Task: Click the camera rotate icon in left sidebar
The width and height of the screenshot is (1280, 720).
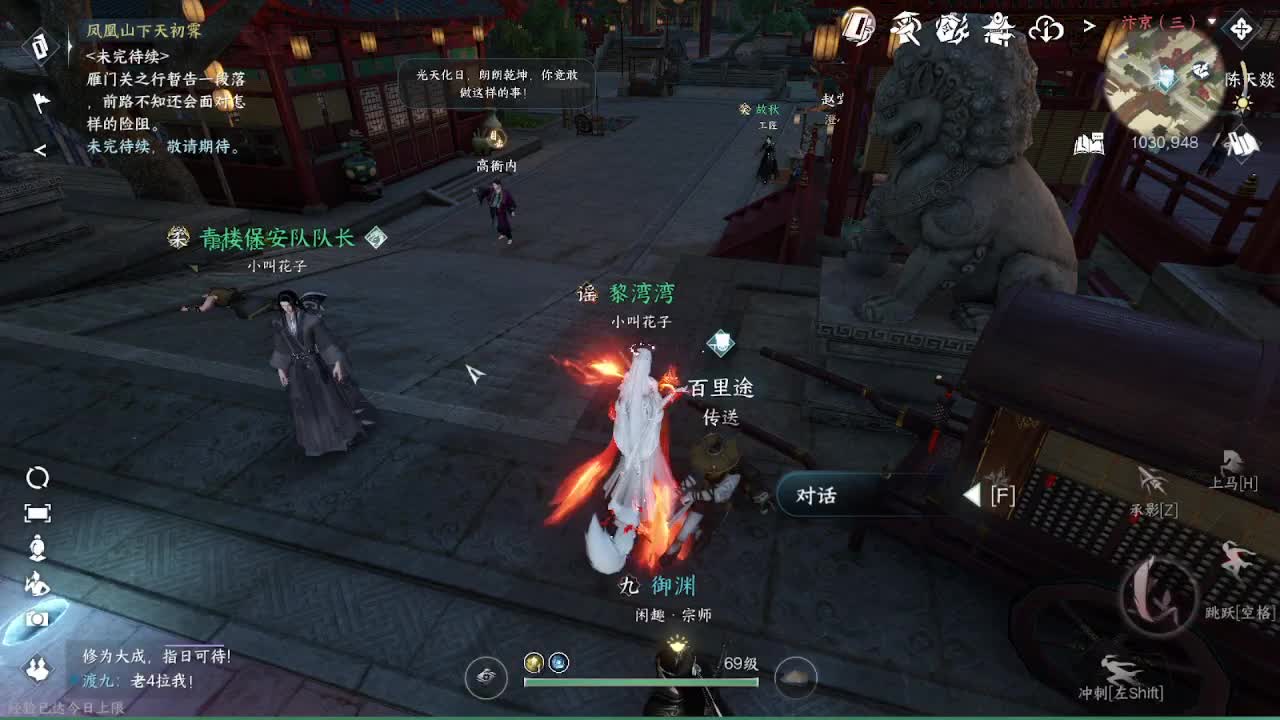Action: click(x=37, y=477)
